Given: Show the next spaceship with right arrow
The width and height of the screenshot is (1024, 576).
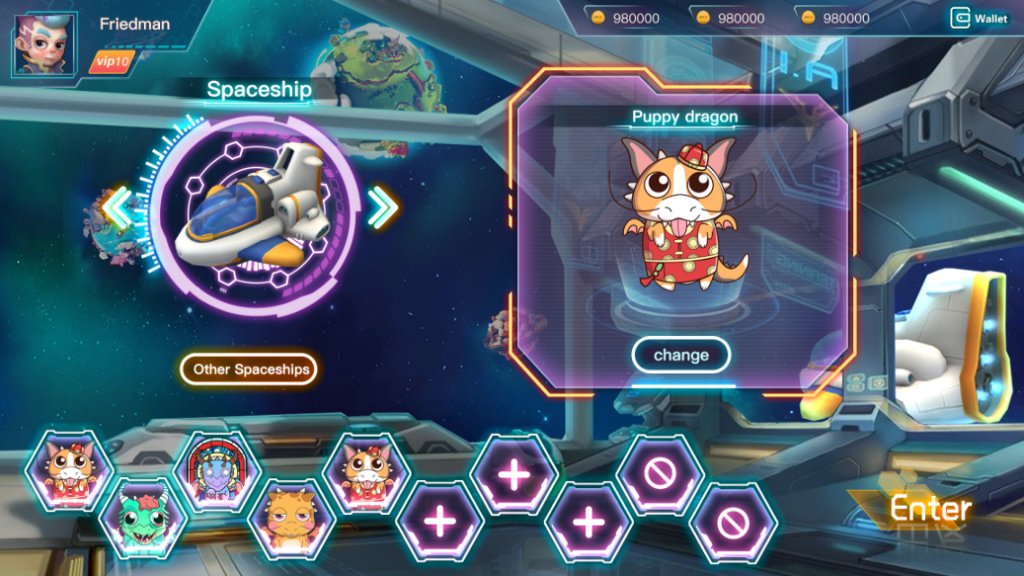Looking at the screenshot, I should pyautogui.click(x=382, y=207).
